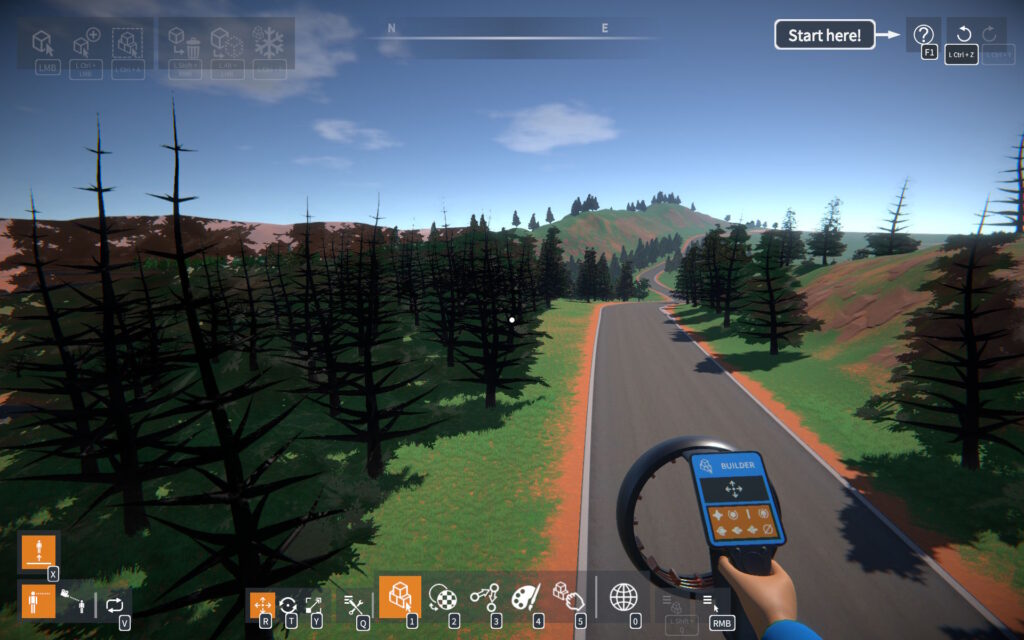This screenshot has width=1024, height=640.
Task: Select the move gizmo tool
Action: (x=262, y=604)
